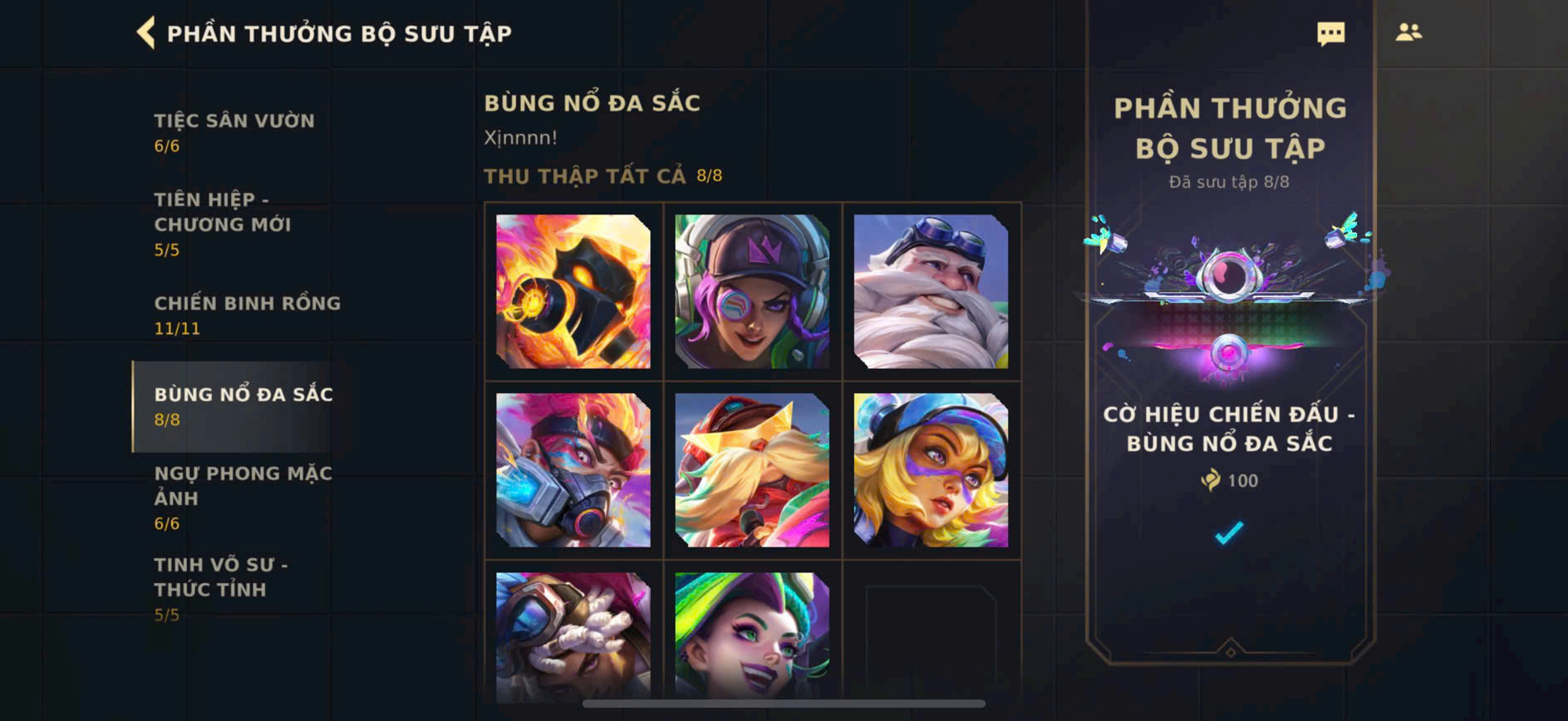Choose the green-haired laughing girl skin
This screenshot has height=721, width=1568.
[752, 635]
